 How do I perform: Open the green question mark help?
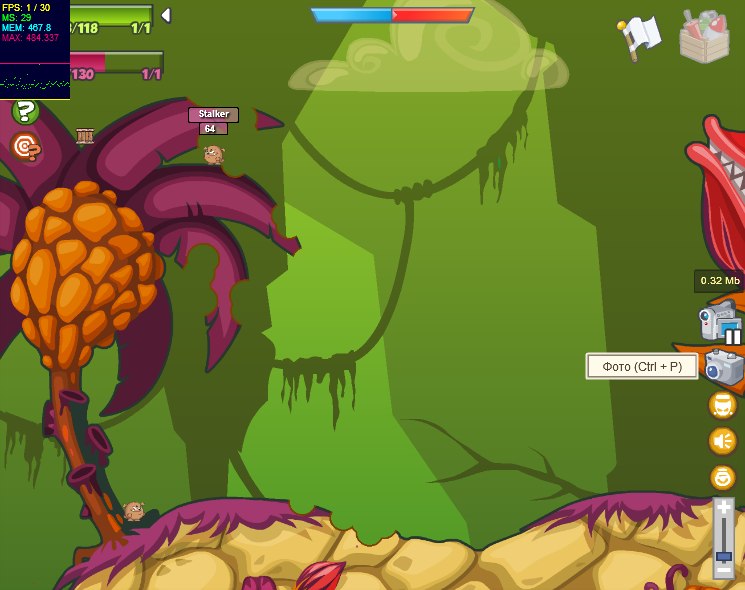coord(26,112)
